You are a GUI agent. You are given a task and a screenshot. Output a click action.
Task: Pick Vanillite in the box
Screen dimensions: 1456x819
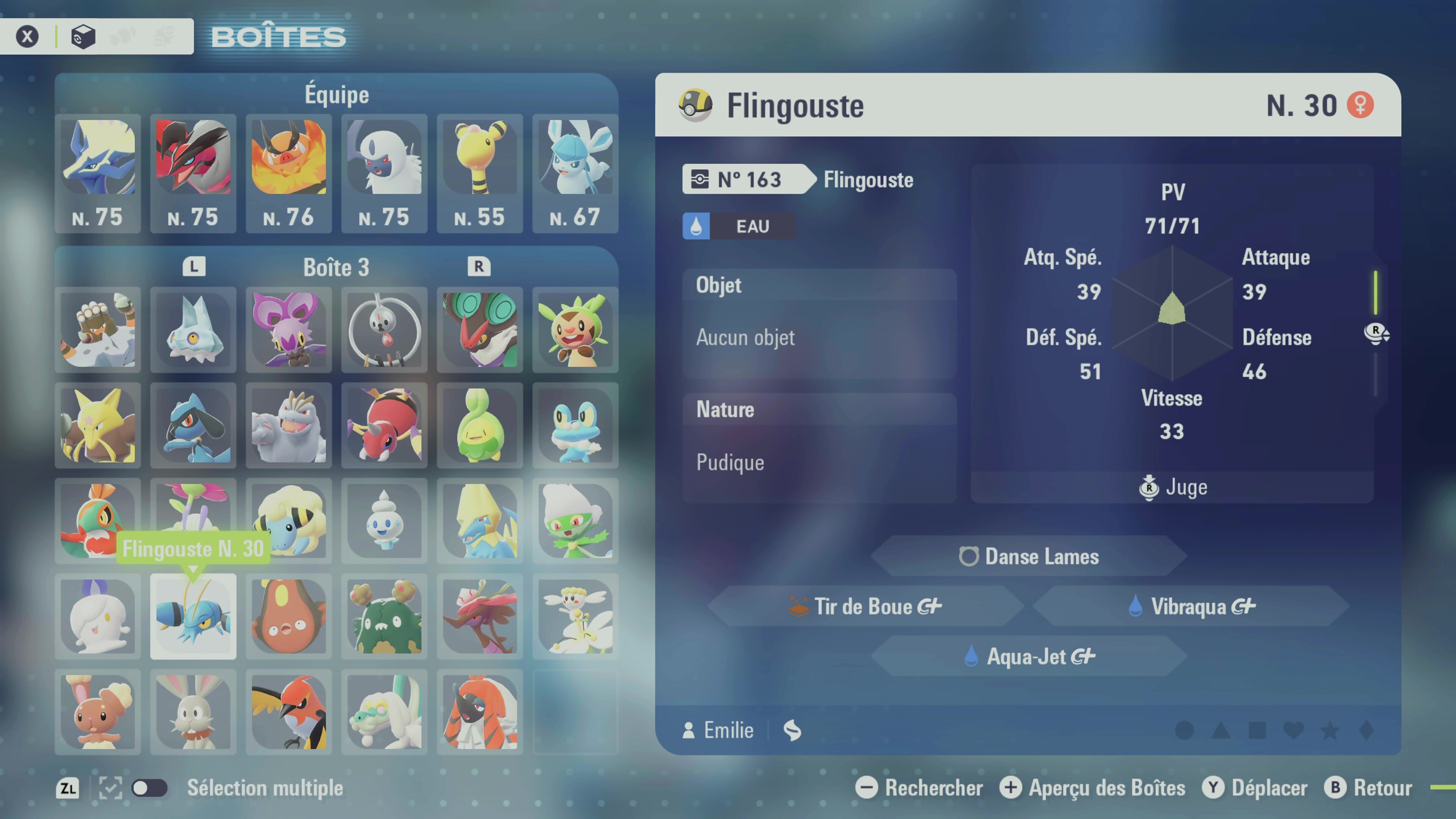pos(384,521)
